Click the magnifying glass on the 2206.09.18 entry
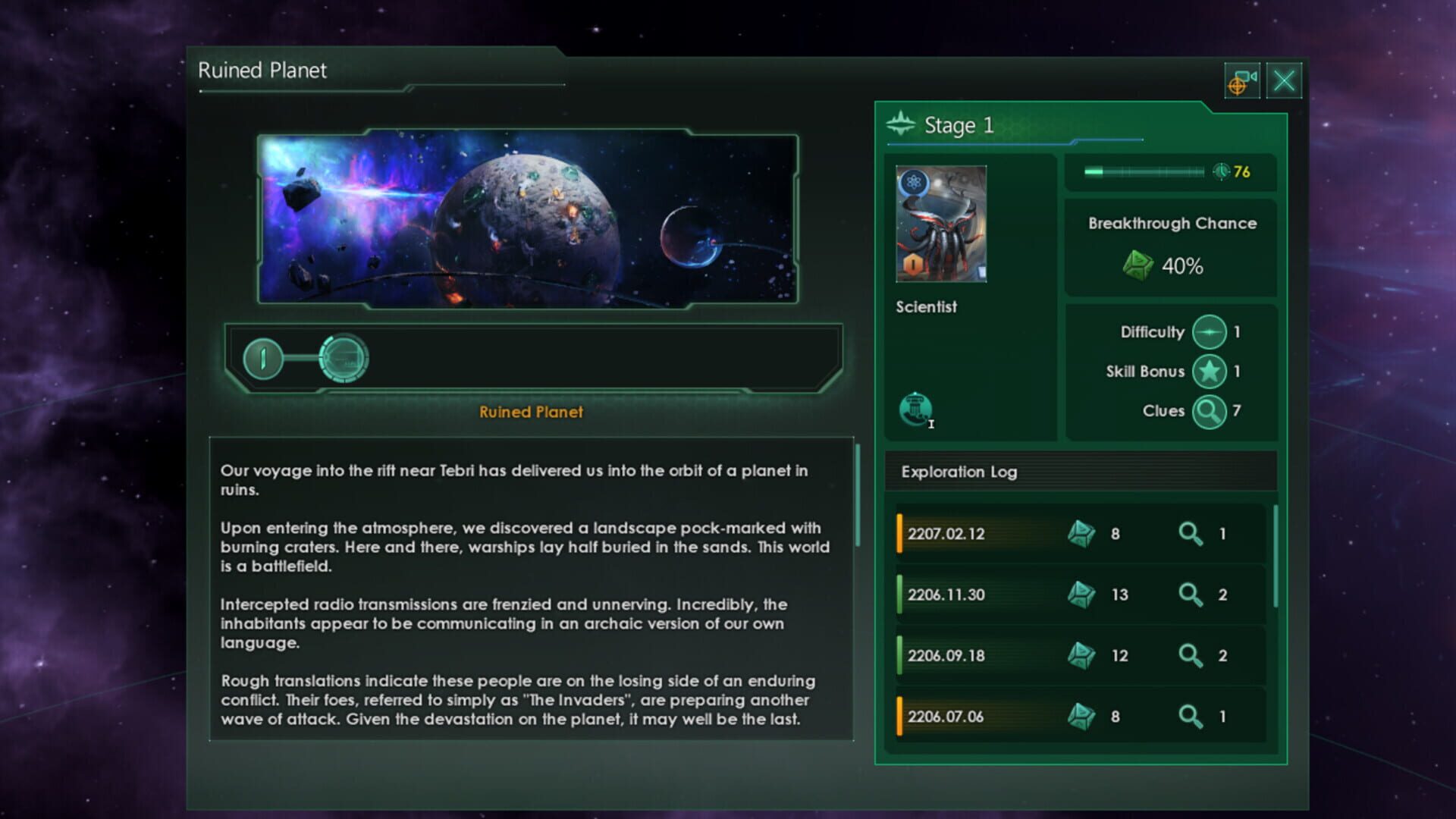This screenshot has height=819, width=1456. tap(1191, 655)
